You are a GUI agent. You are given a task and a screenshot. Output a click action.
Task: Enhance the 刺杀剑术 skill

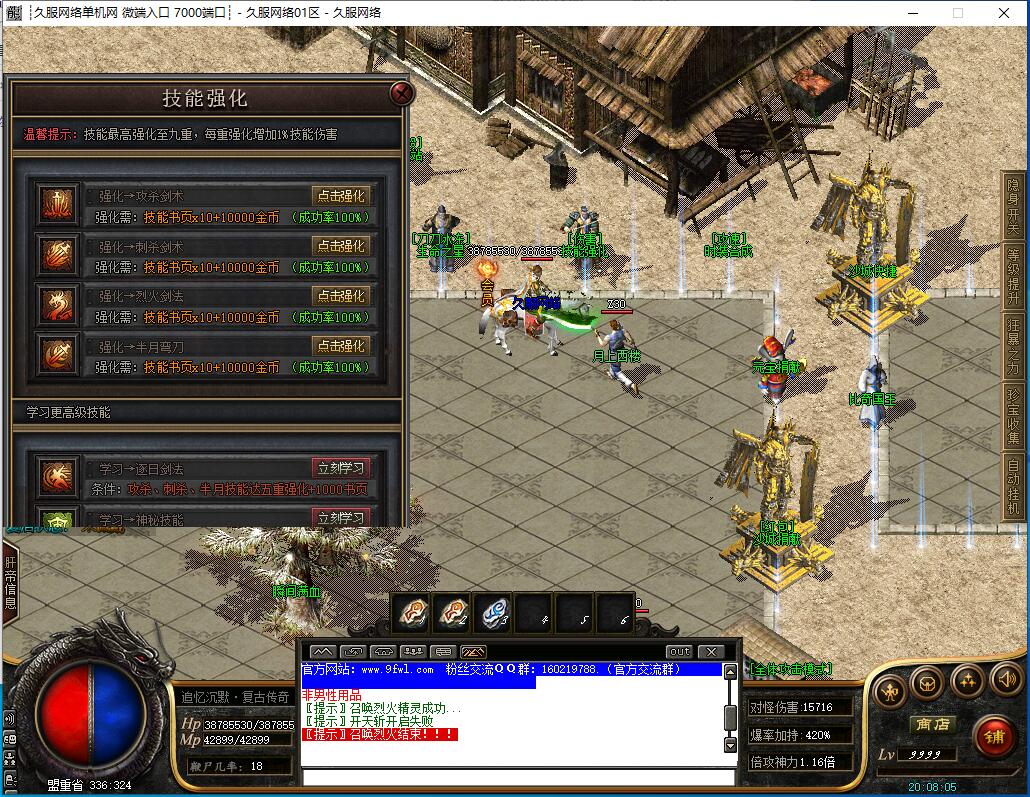(x=340, y=246)
